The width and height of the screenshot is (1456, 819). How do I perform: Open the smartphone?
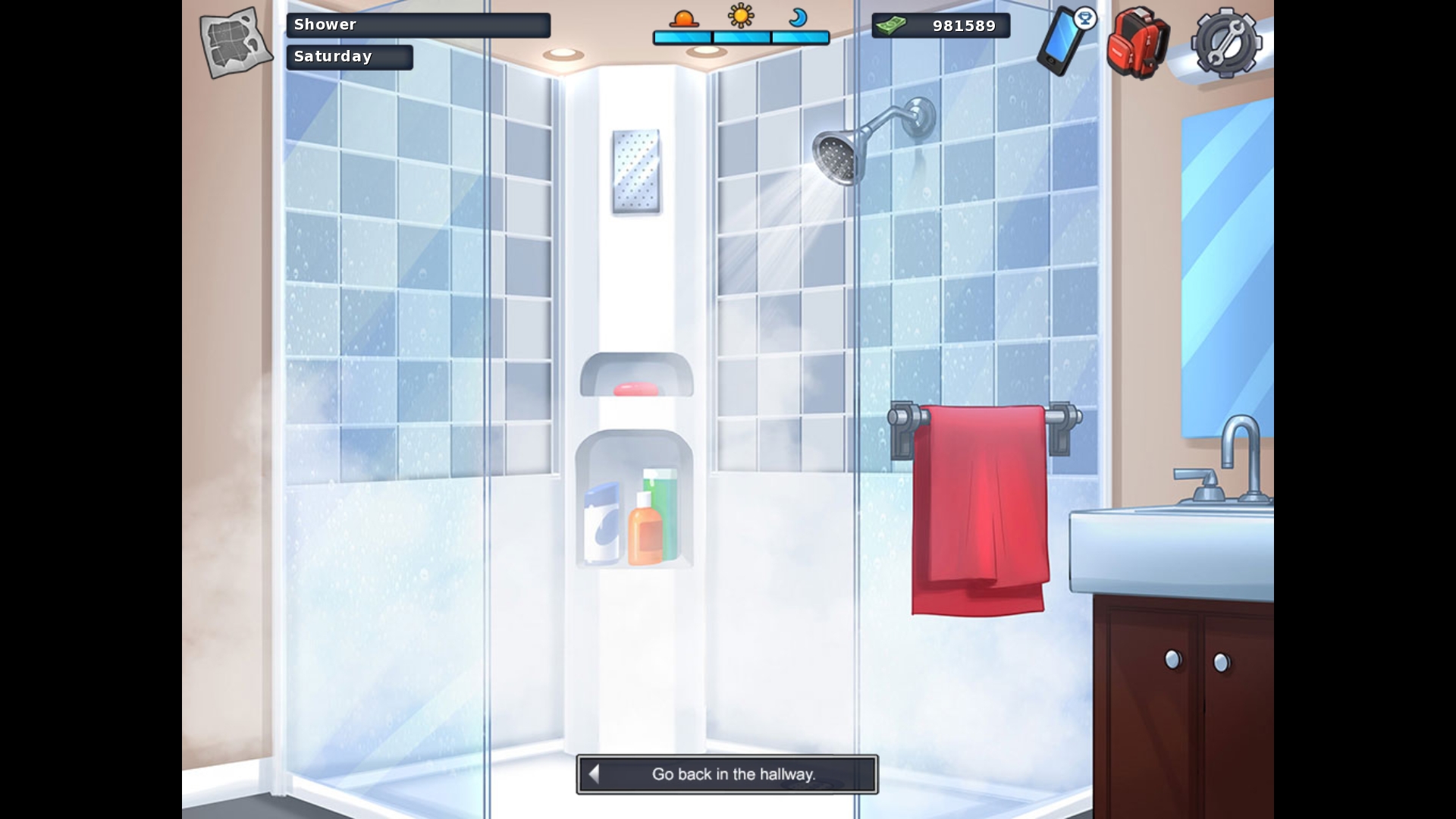1063,42
